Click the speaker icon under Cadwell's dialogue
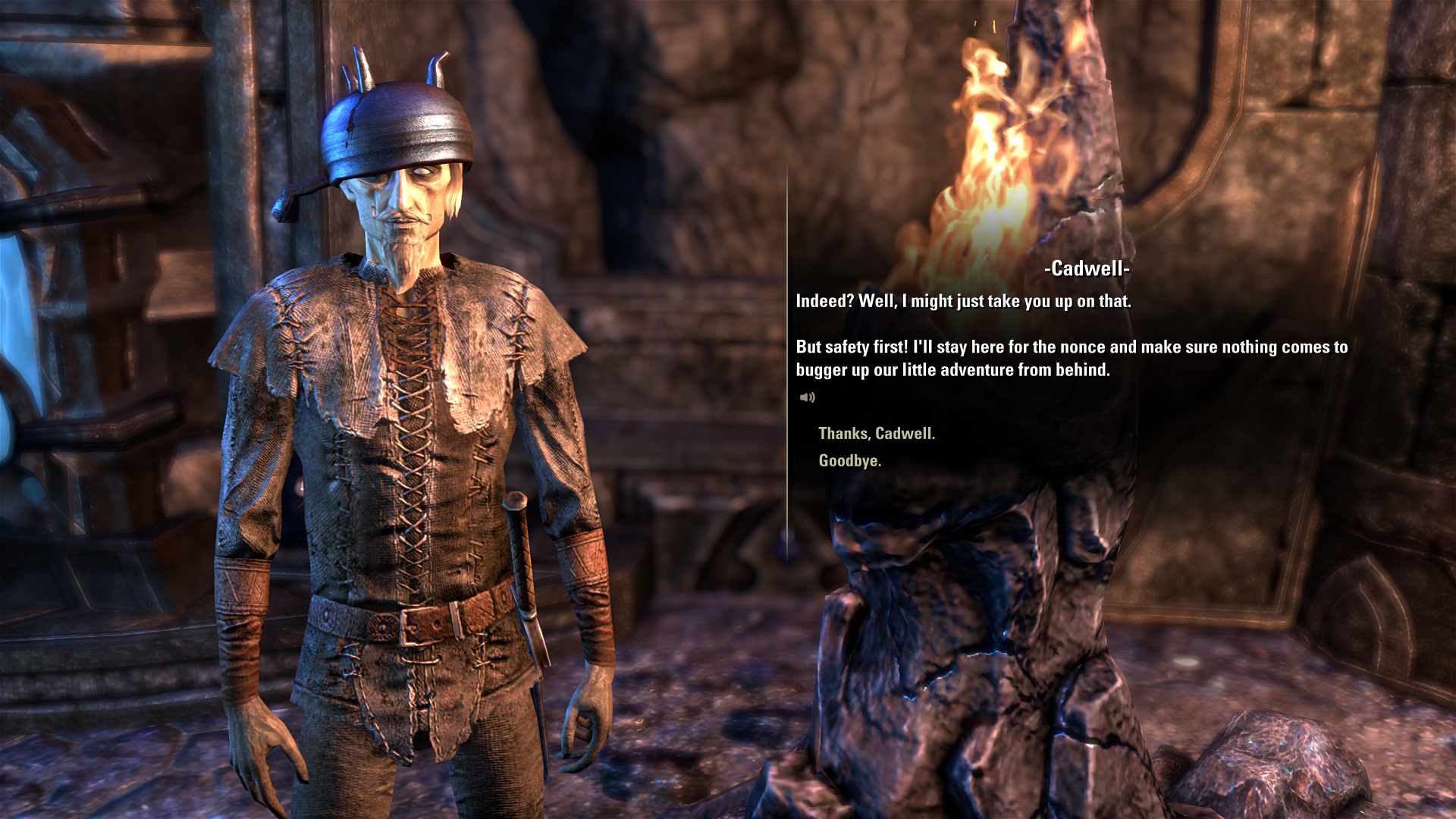The width and height of the screenshot is (1456, 819). [x=807, y=397]
